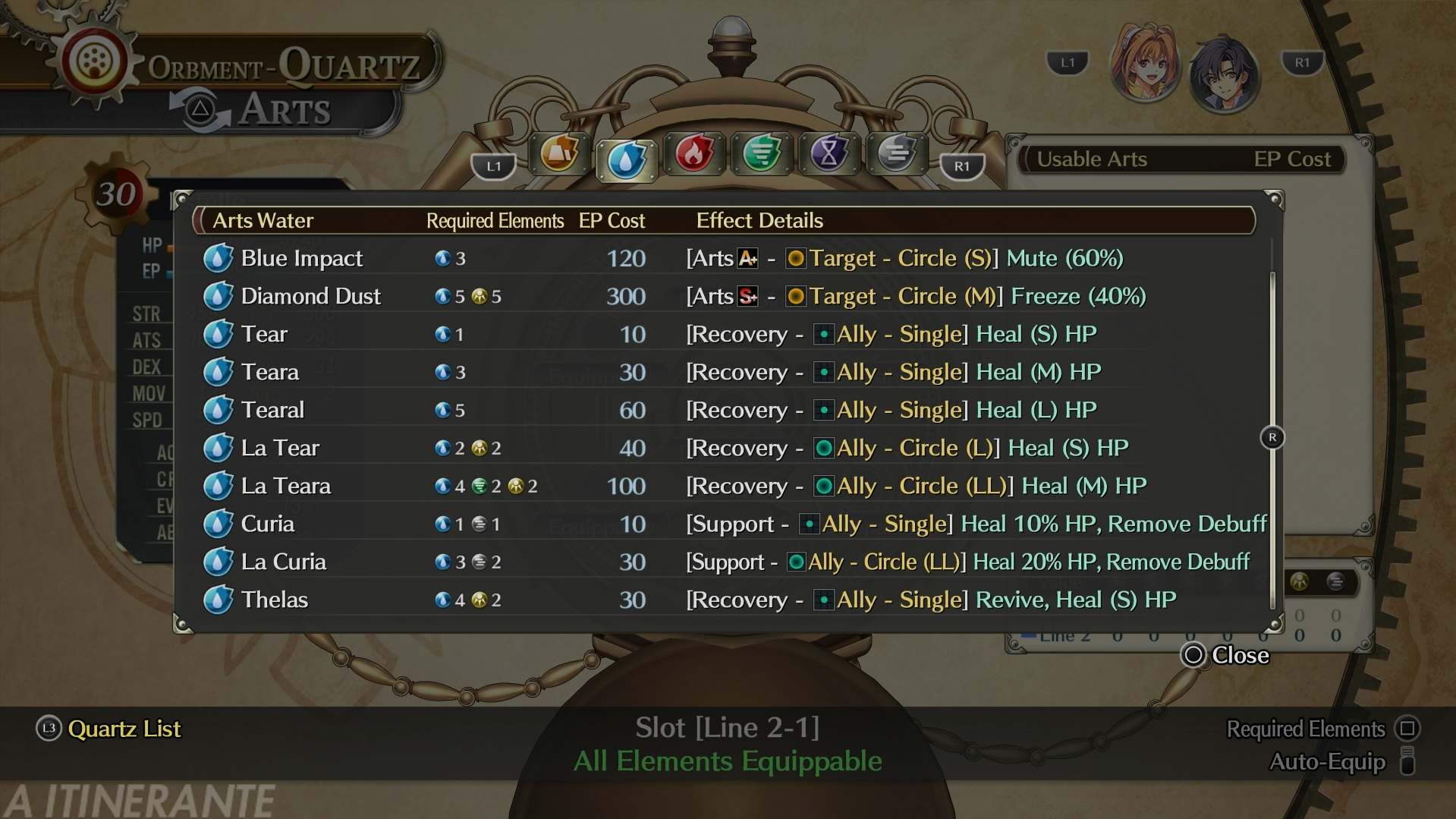
Task: Select the orange-haired girl character portrait
Action: click(1144, 73)
